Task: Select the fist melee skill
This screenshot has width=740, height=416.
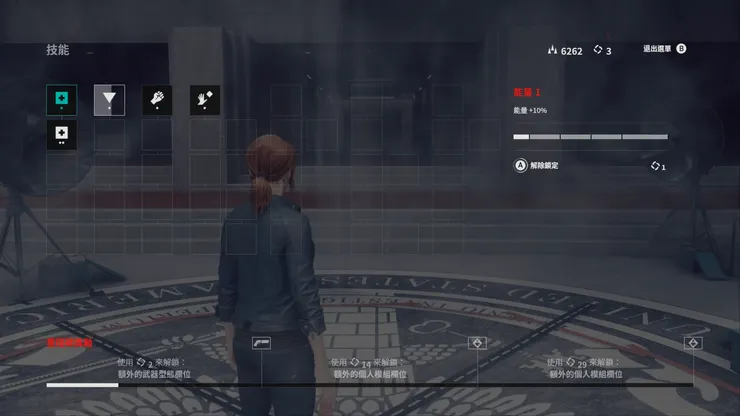Action: (x=157, y=99)
